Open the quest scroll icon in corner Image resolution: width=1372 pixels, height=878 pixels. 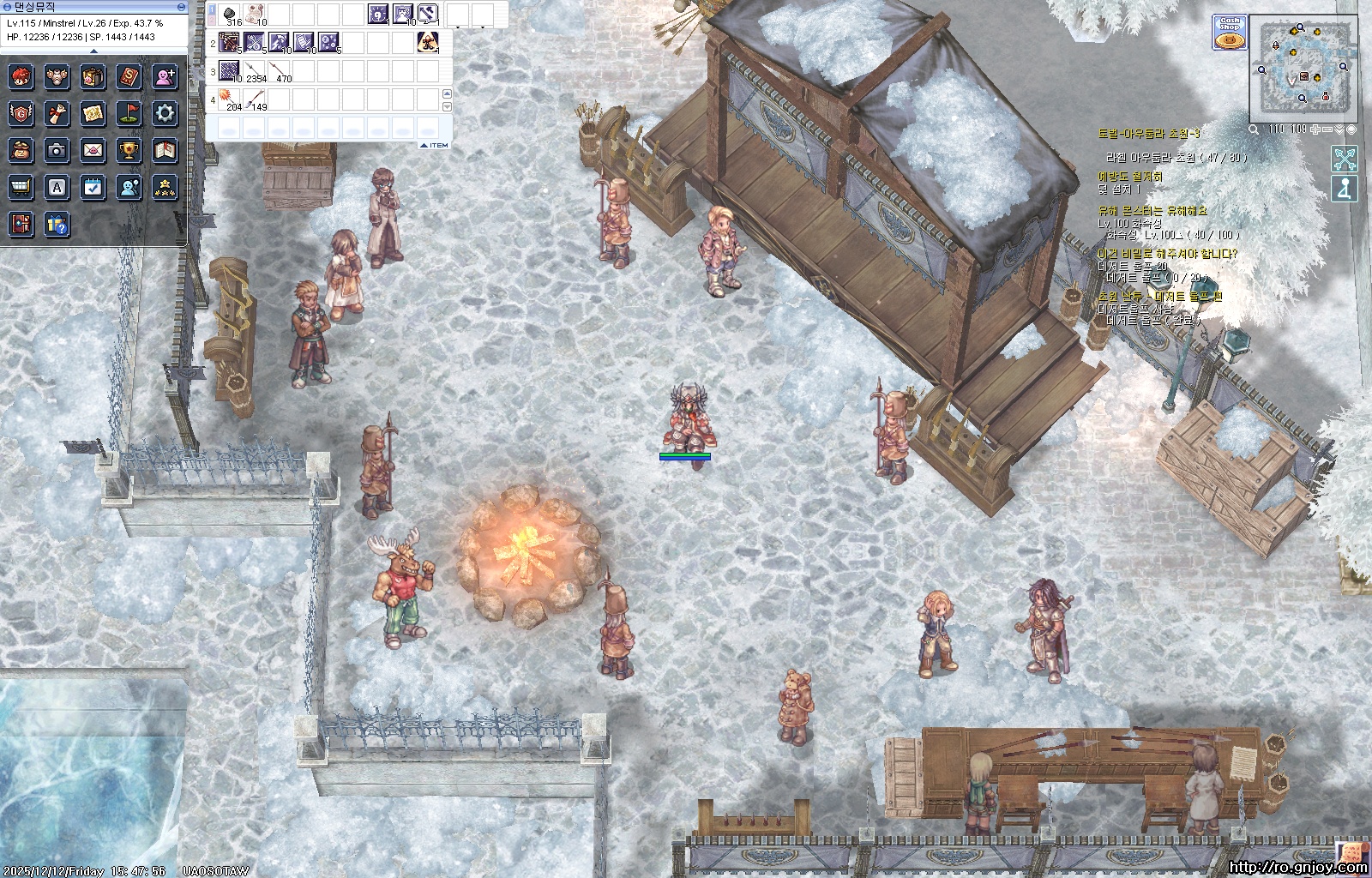pyautogui.click(x=1353, y=852)
